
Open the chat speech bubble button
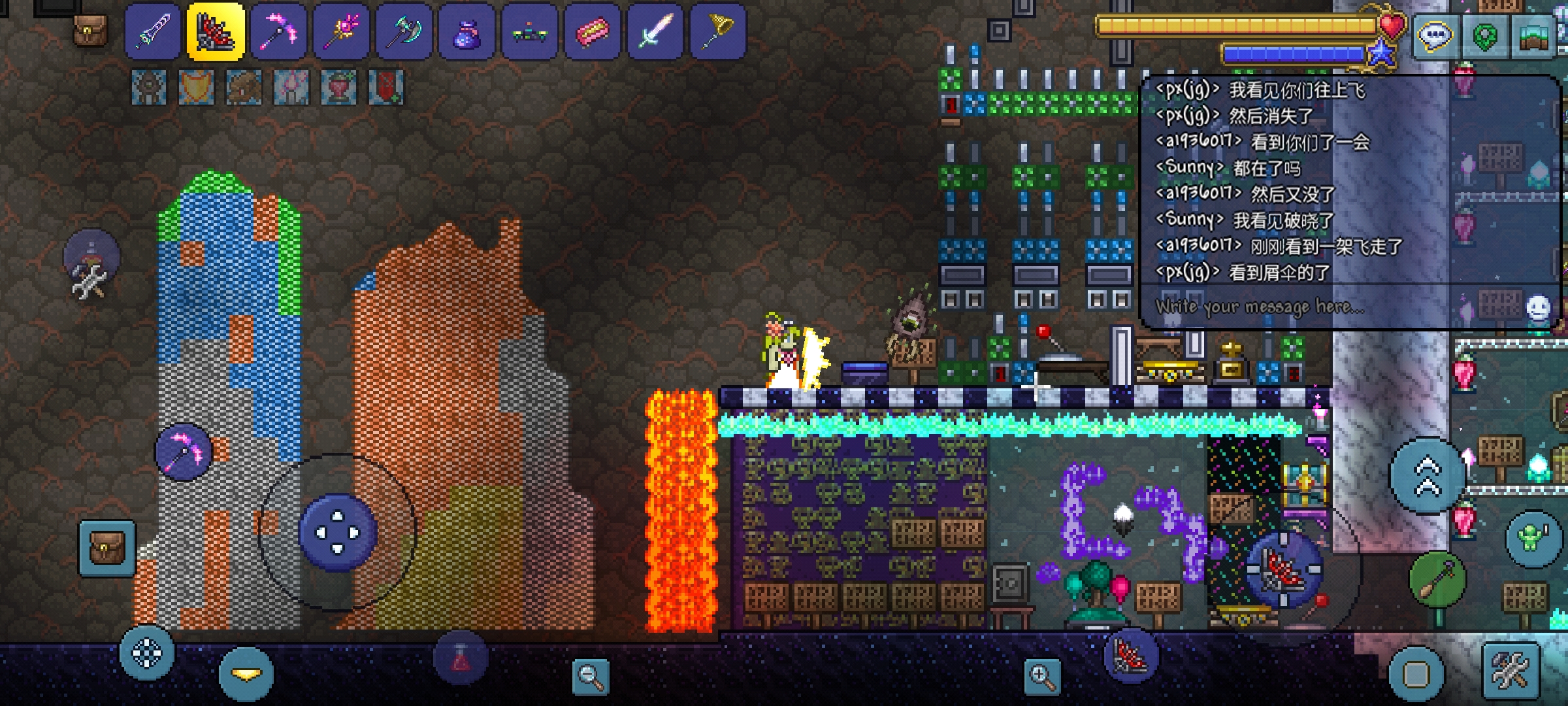[x=1435, y=36]
